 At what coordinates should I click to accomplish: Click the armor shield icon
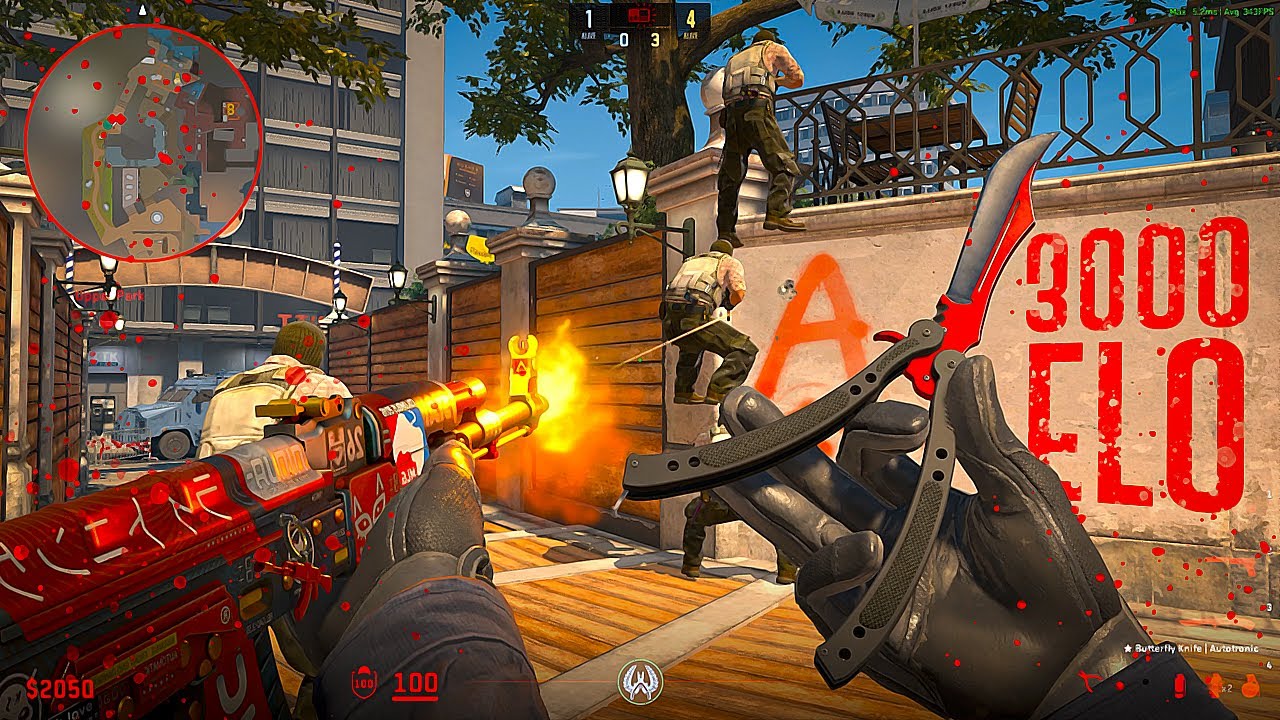pyautogui.click(x=363, y=685)
